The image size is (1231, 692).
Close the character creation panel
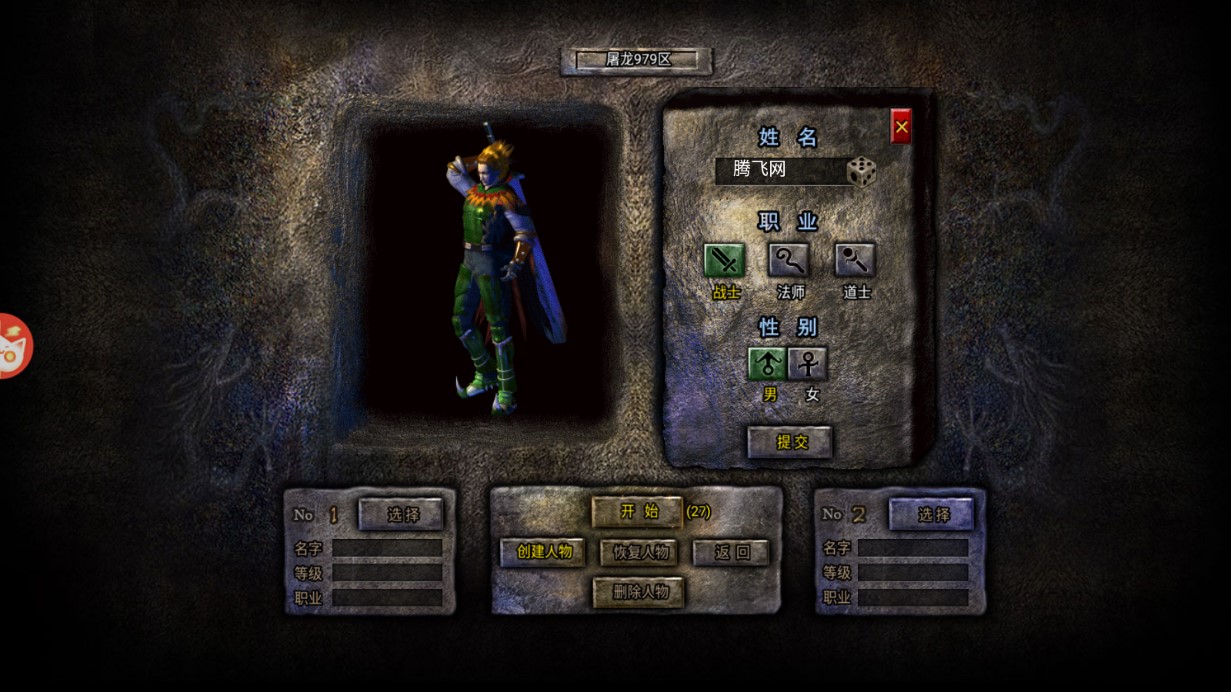click(x=901, y=127)
